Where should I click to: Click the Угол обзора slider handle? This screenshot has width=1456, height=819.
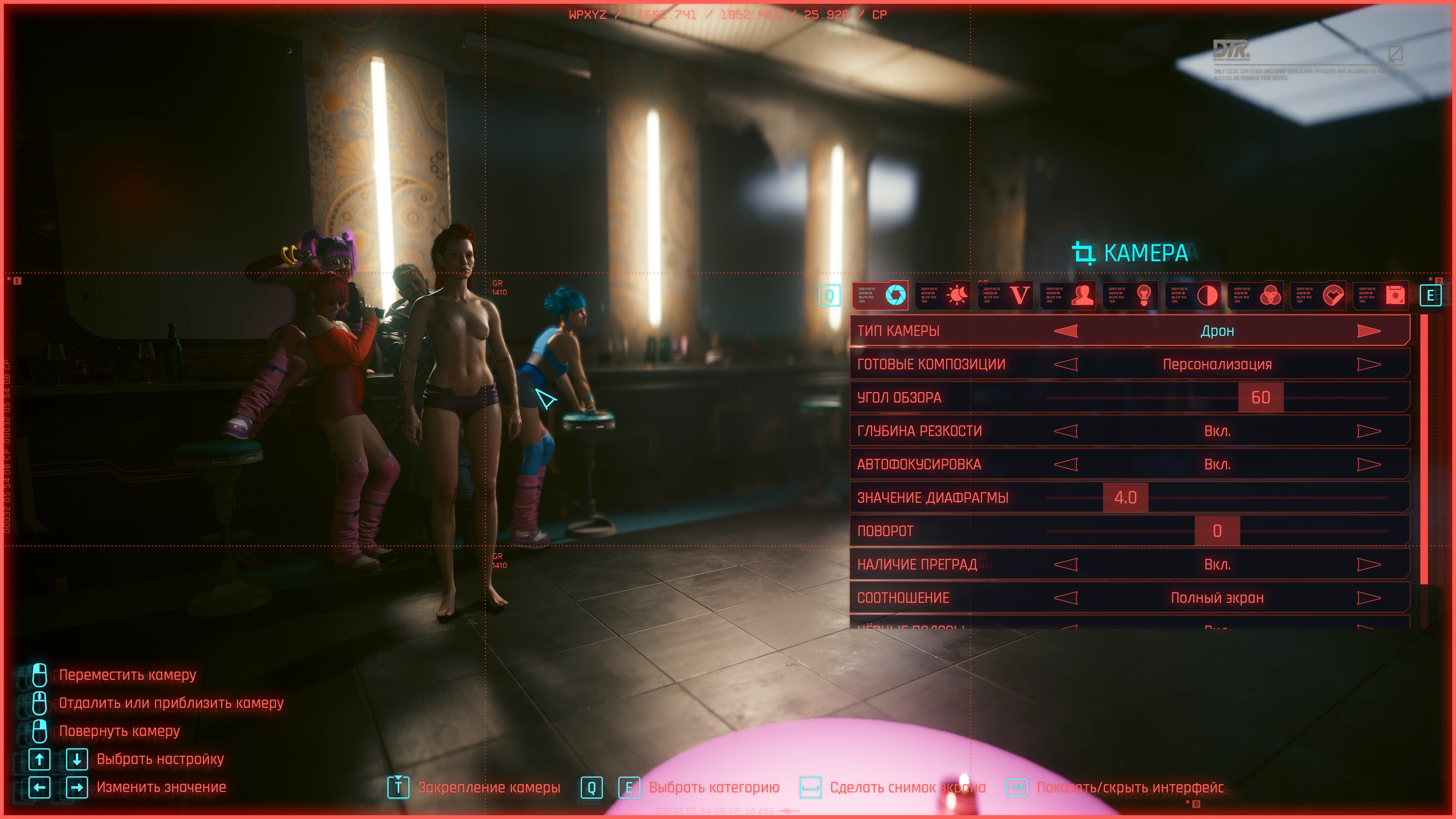[1260, 398]
